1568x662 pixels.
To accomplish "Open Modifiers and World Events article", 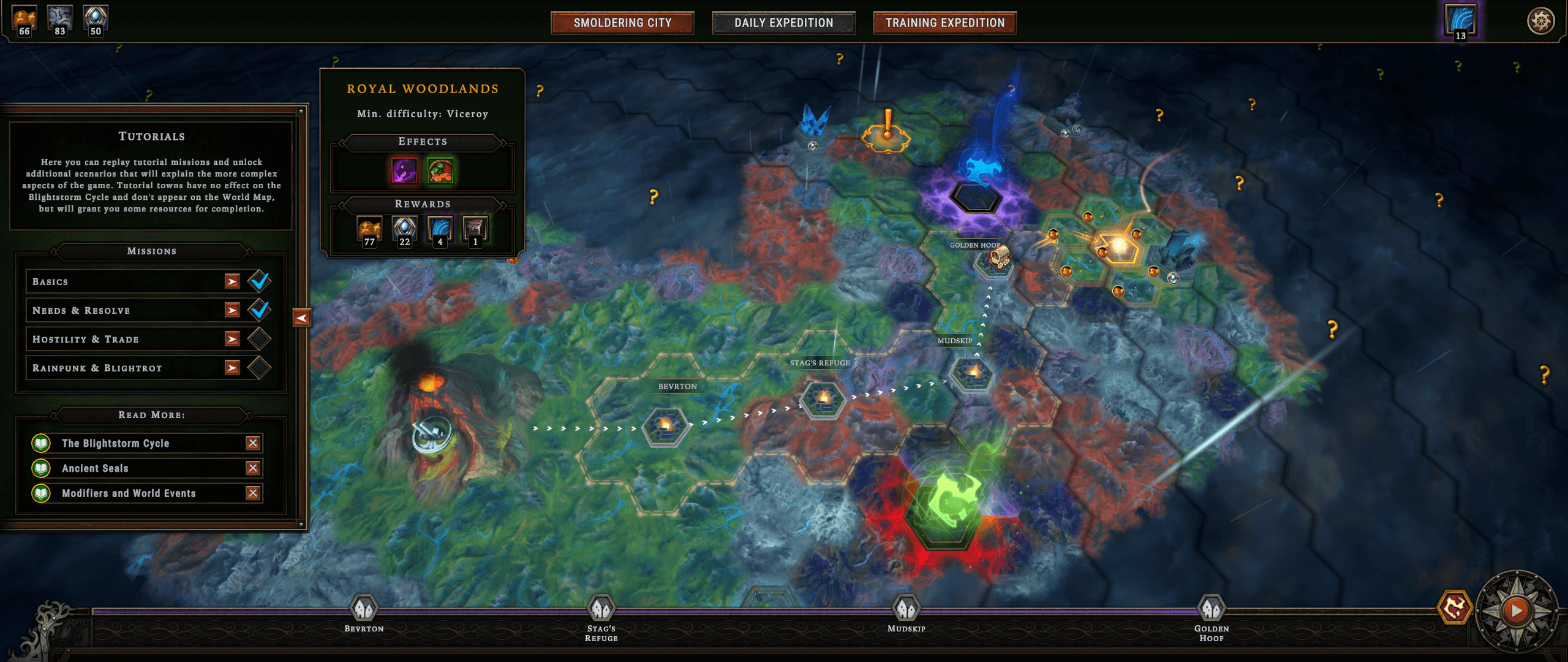I will pos(129,493).
